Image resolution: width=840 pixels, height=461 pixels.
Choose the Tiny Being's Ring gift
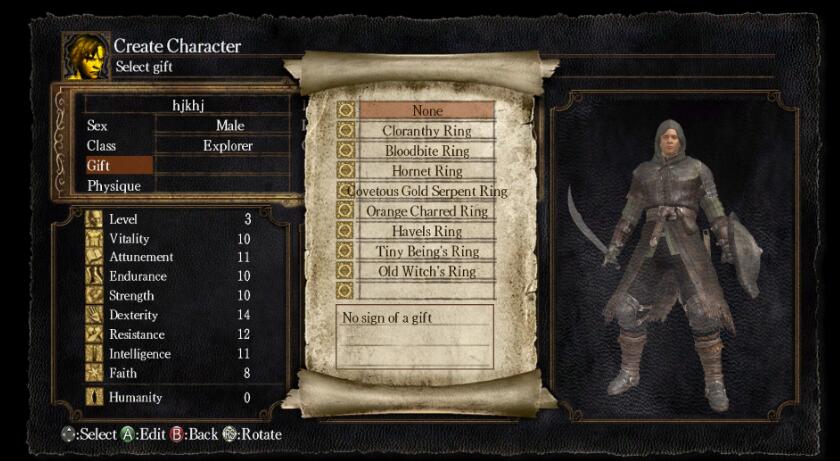[x=427, y=251]
